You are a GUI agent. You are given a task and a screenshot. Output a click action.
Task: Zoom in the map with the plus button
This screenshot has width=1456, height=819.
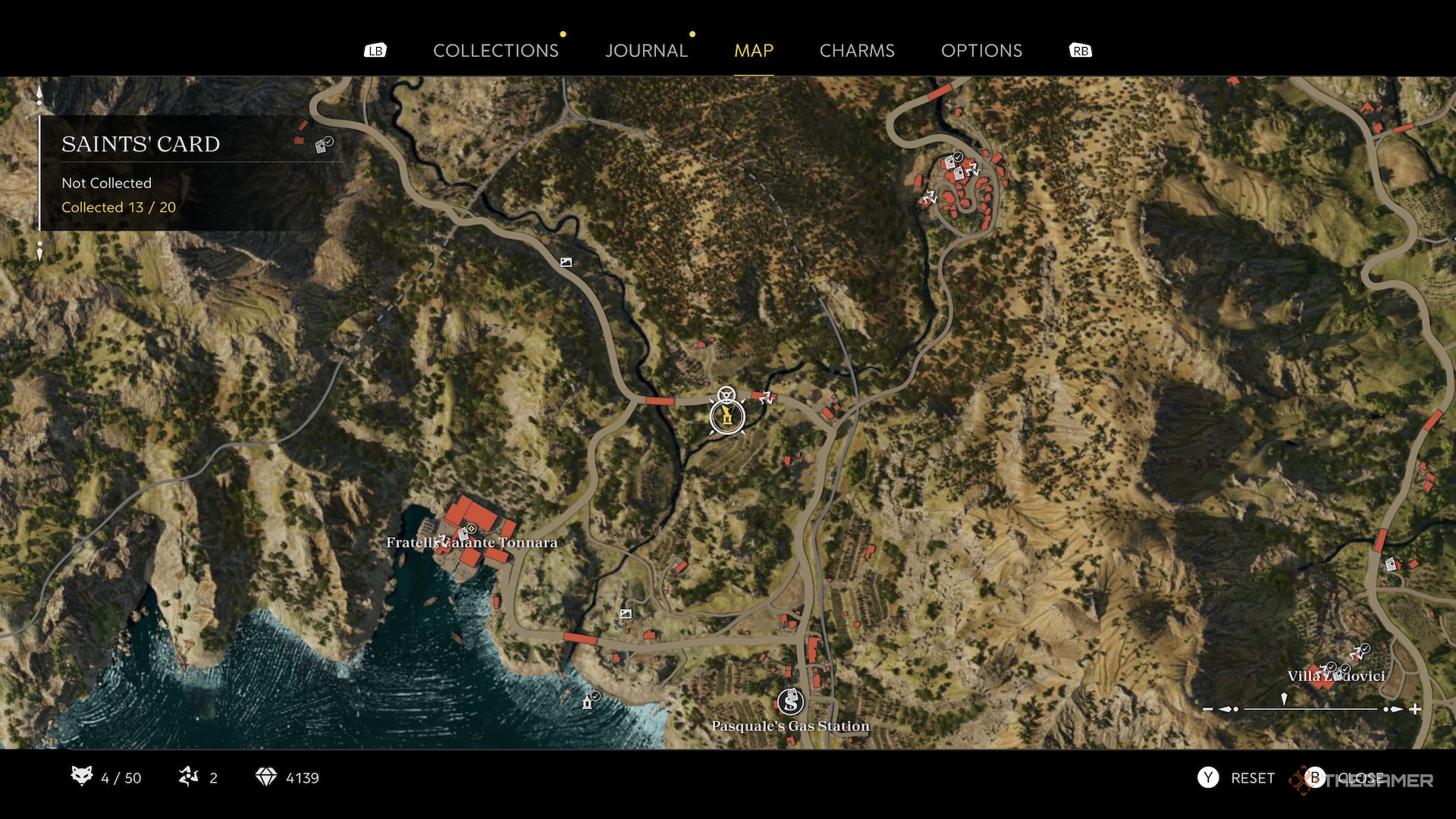click(1415, 709)
